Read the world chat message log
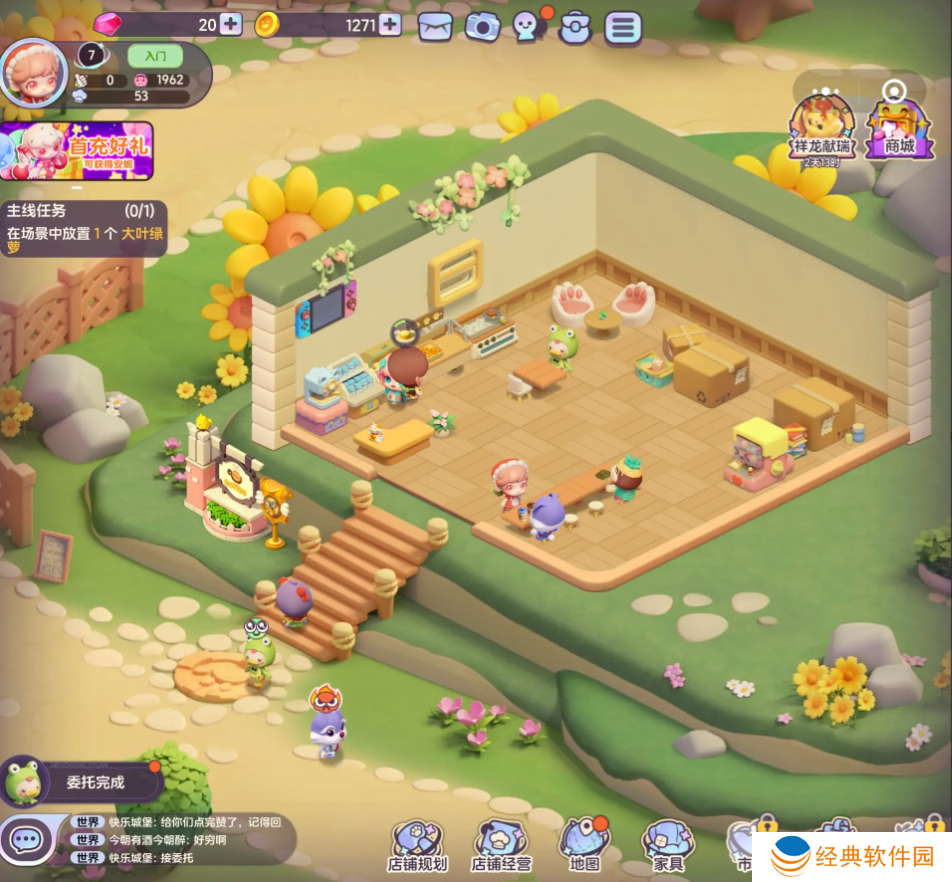The width and height of the screenshot is (952, 882). [180, 840]
